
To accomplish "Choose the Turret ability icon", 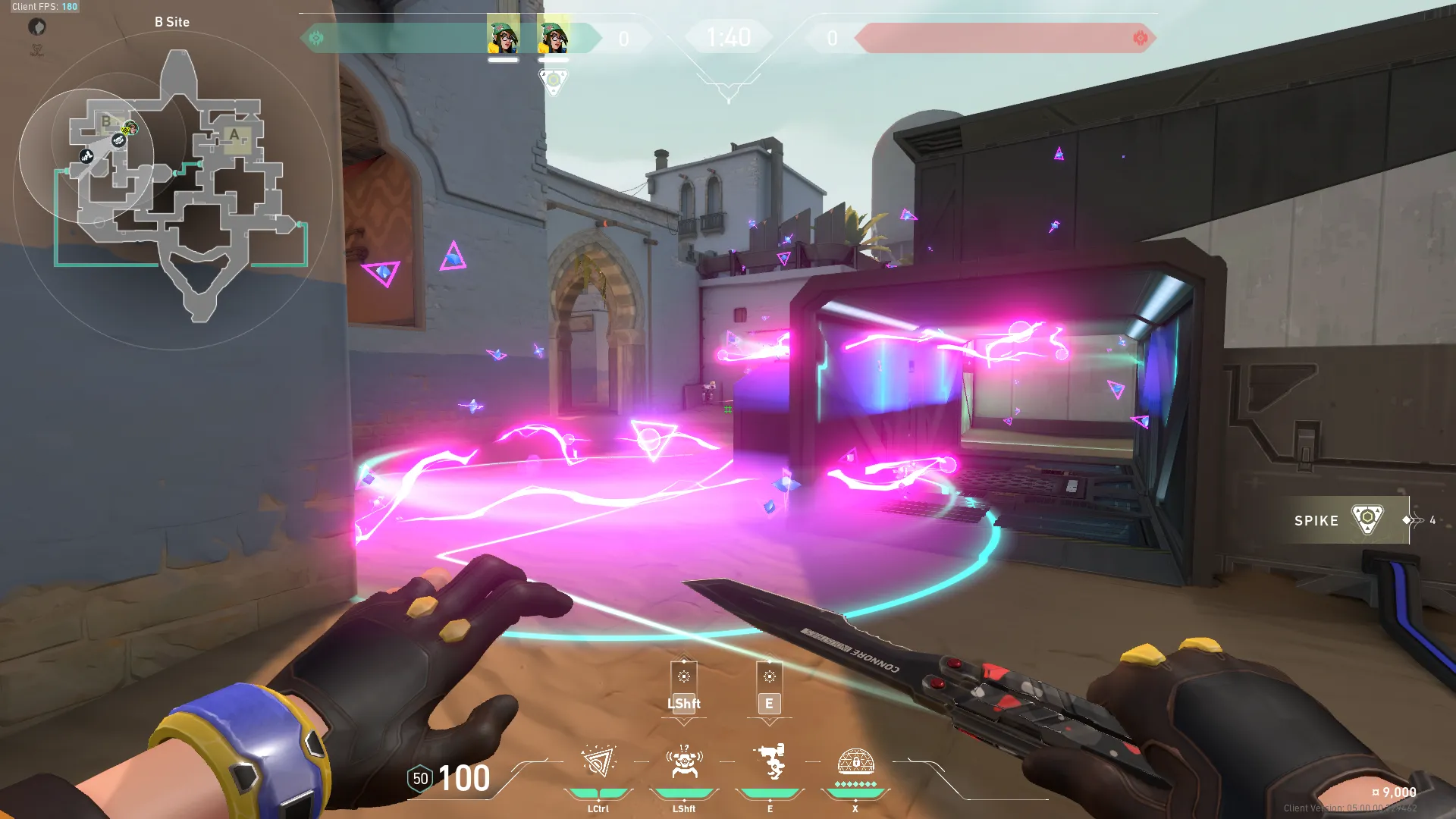I will (x=770, y=762).
